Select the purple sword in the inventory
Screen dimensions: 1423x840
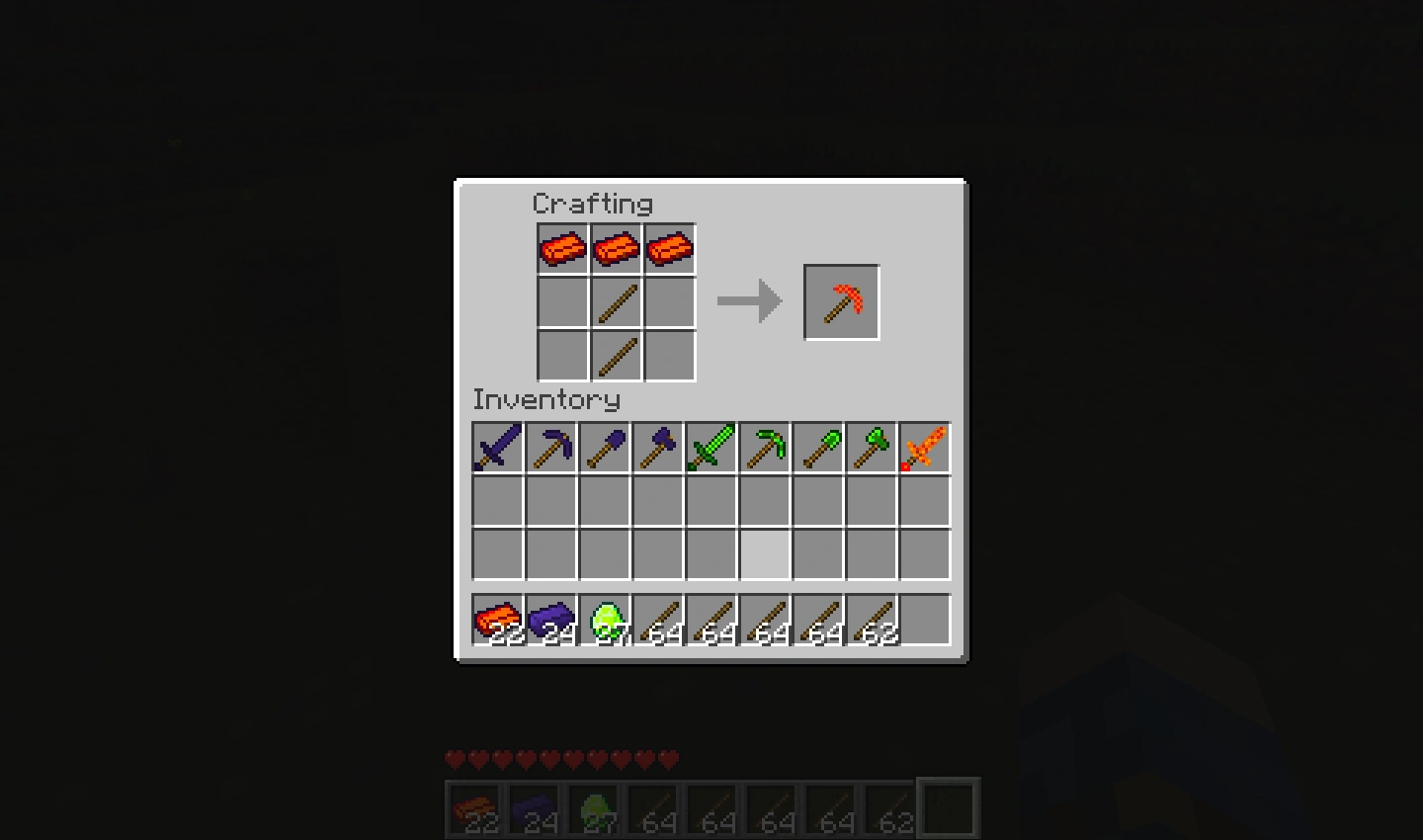coord(497,448)
